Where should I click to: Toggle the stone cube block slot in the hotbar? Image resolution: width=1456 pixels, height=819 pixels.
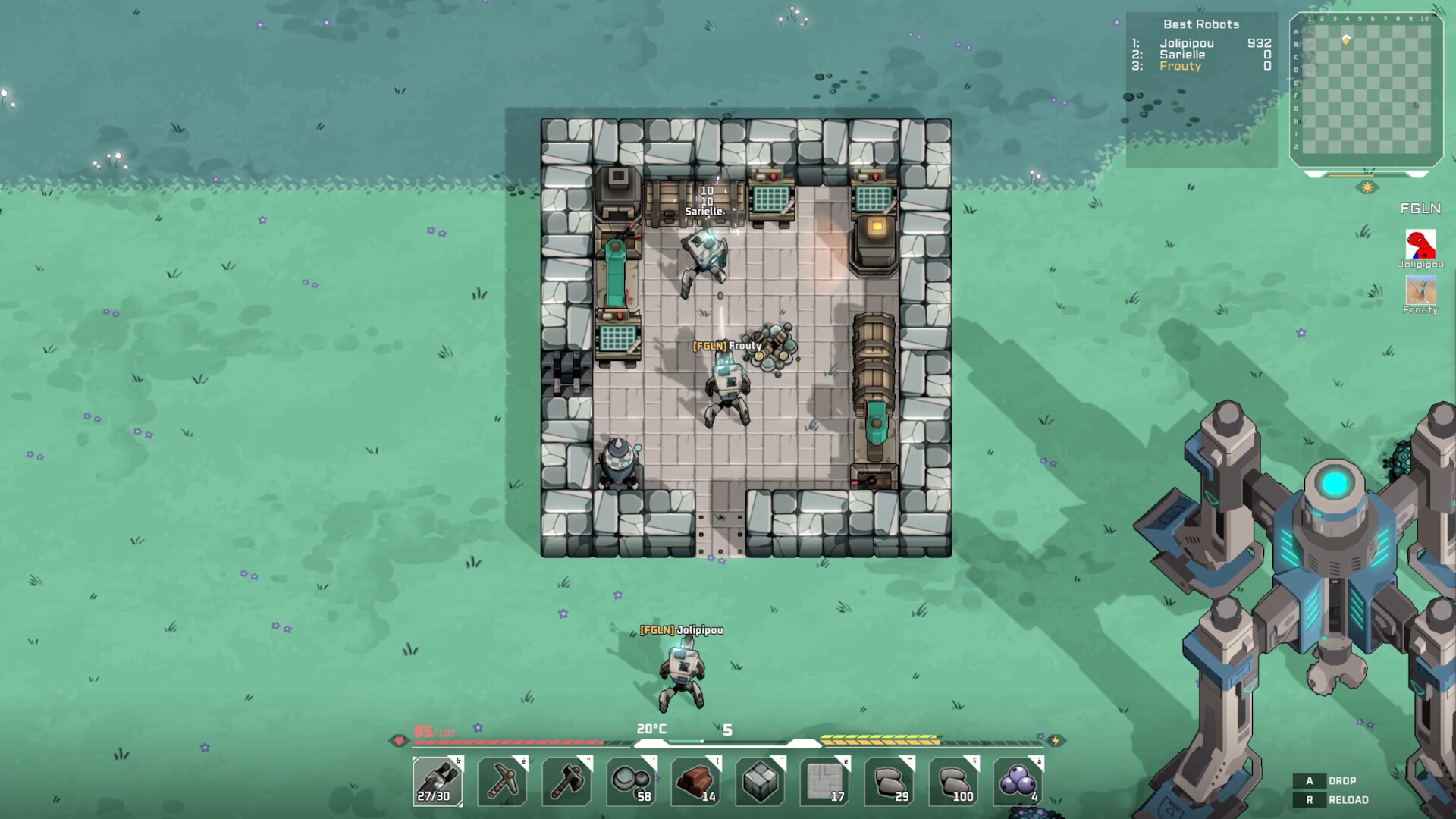759,781
